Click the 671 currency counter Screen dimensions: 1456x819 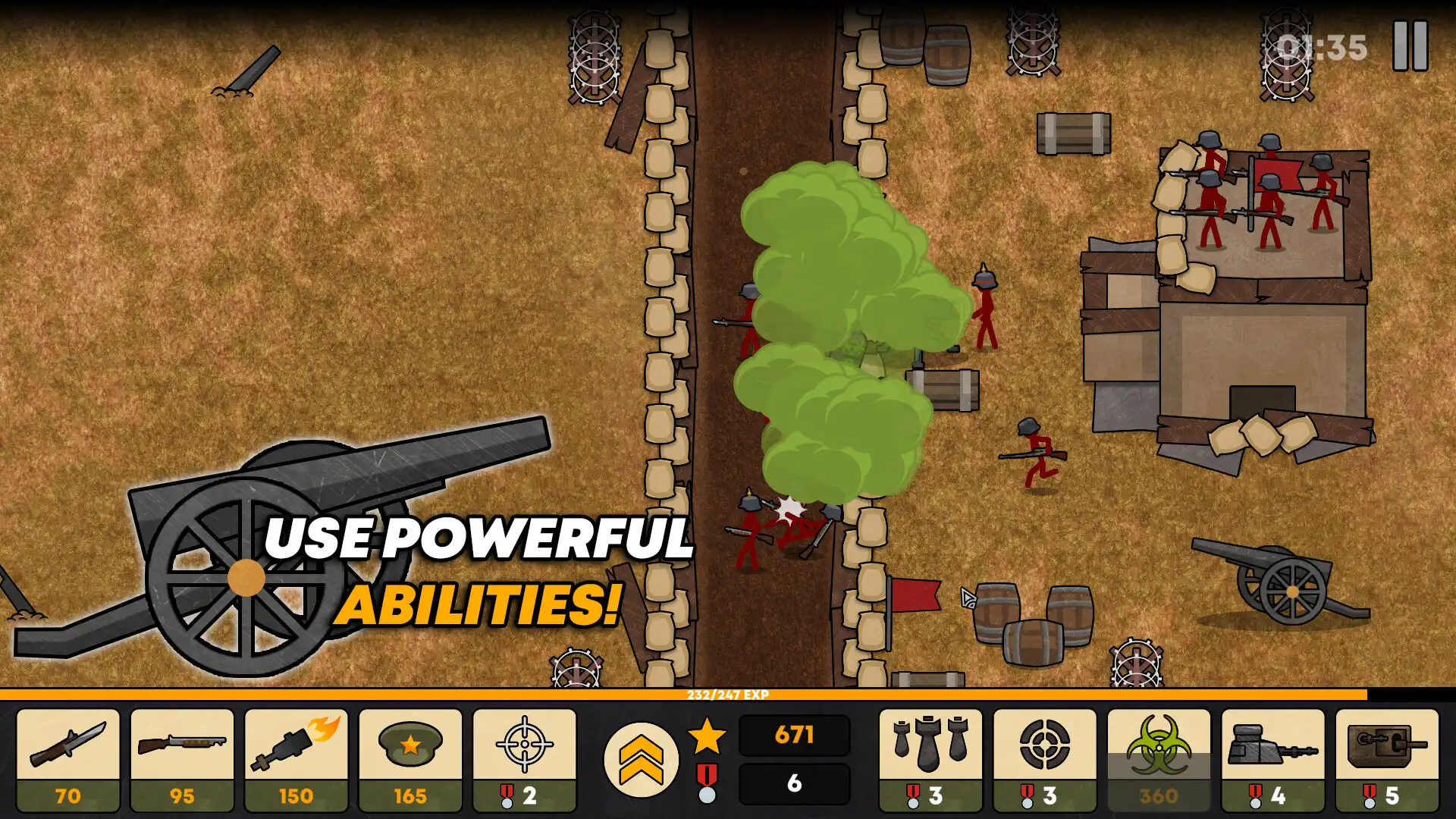(793, 734)
